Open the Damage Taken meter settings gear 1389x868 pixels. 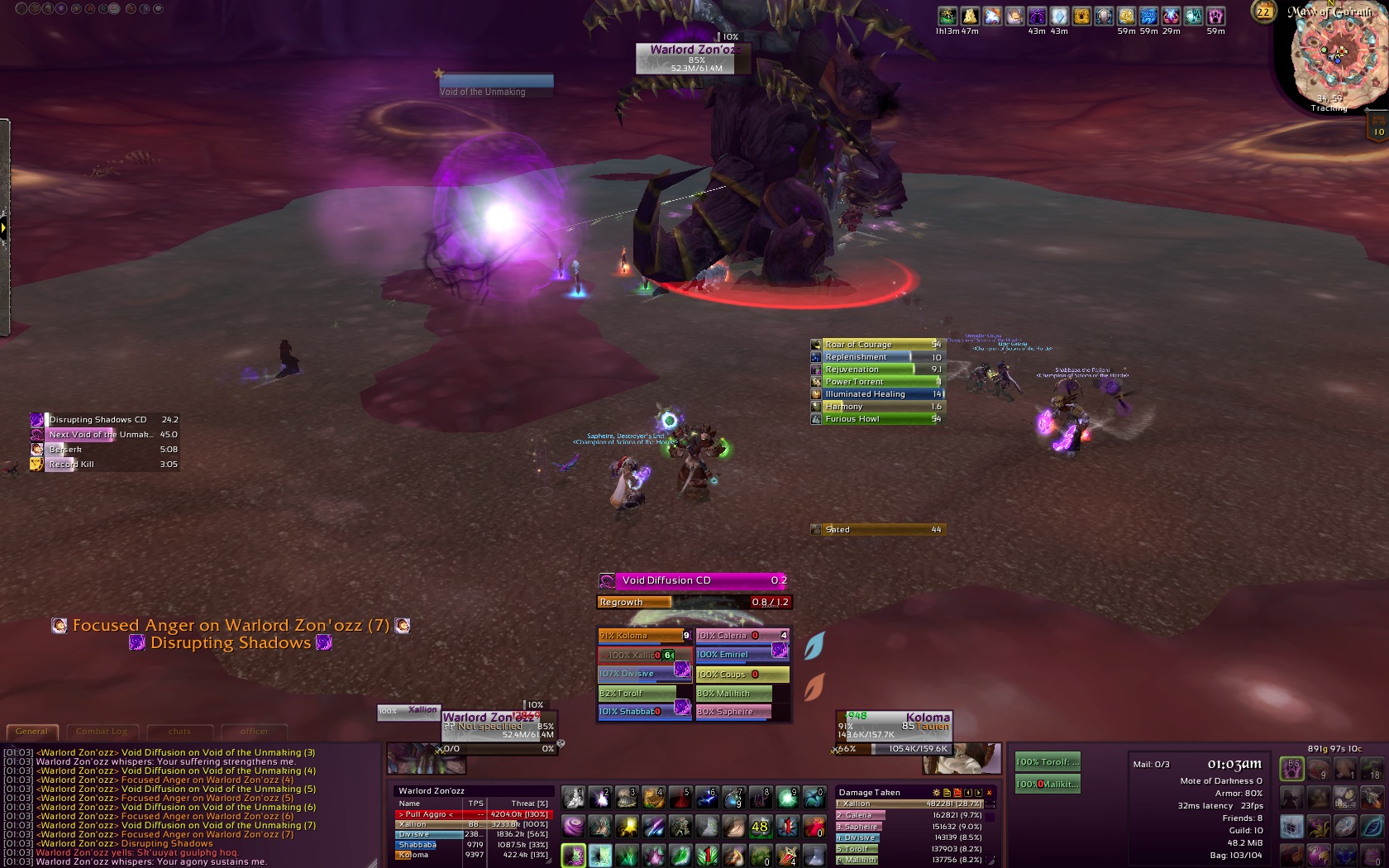(937, 793)
